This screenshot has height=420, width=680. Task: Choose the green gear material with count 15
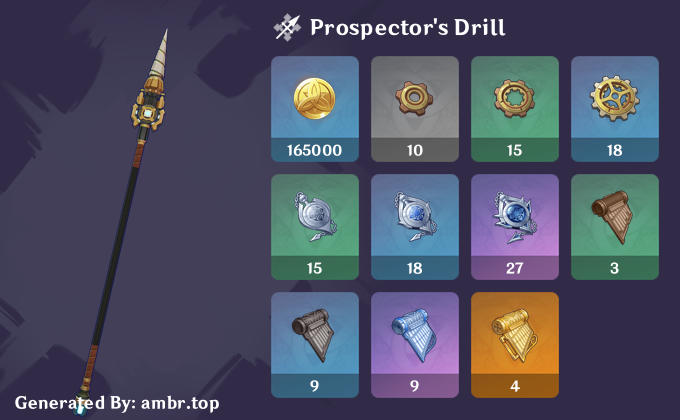(x=515, y=108)
